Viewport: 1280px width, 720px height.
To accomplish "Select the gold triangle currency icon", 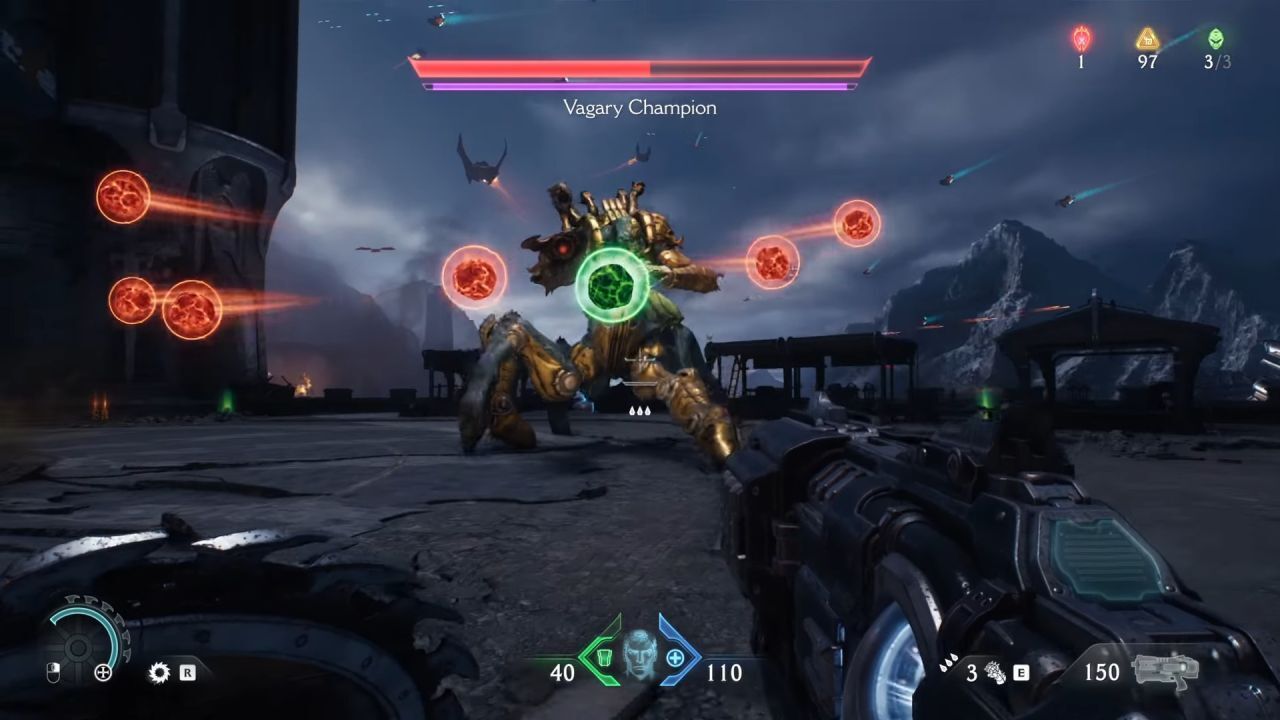I will [x=1147, y=38].
